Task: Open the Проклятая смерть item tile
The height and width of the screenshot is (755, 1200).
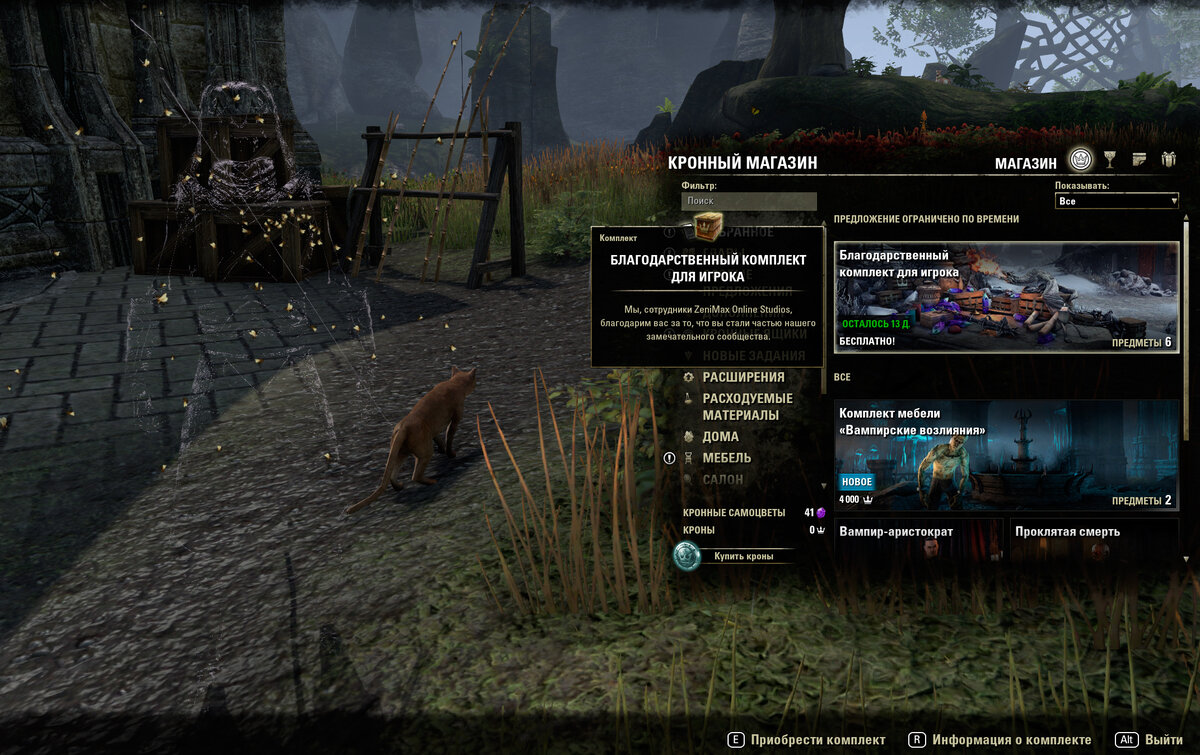Action: tap(1094, 538)
